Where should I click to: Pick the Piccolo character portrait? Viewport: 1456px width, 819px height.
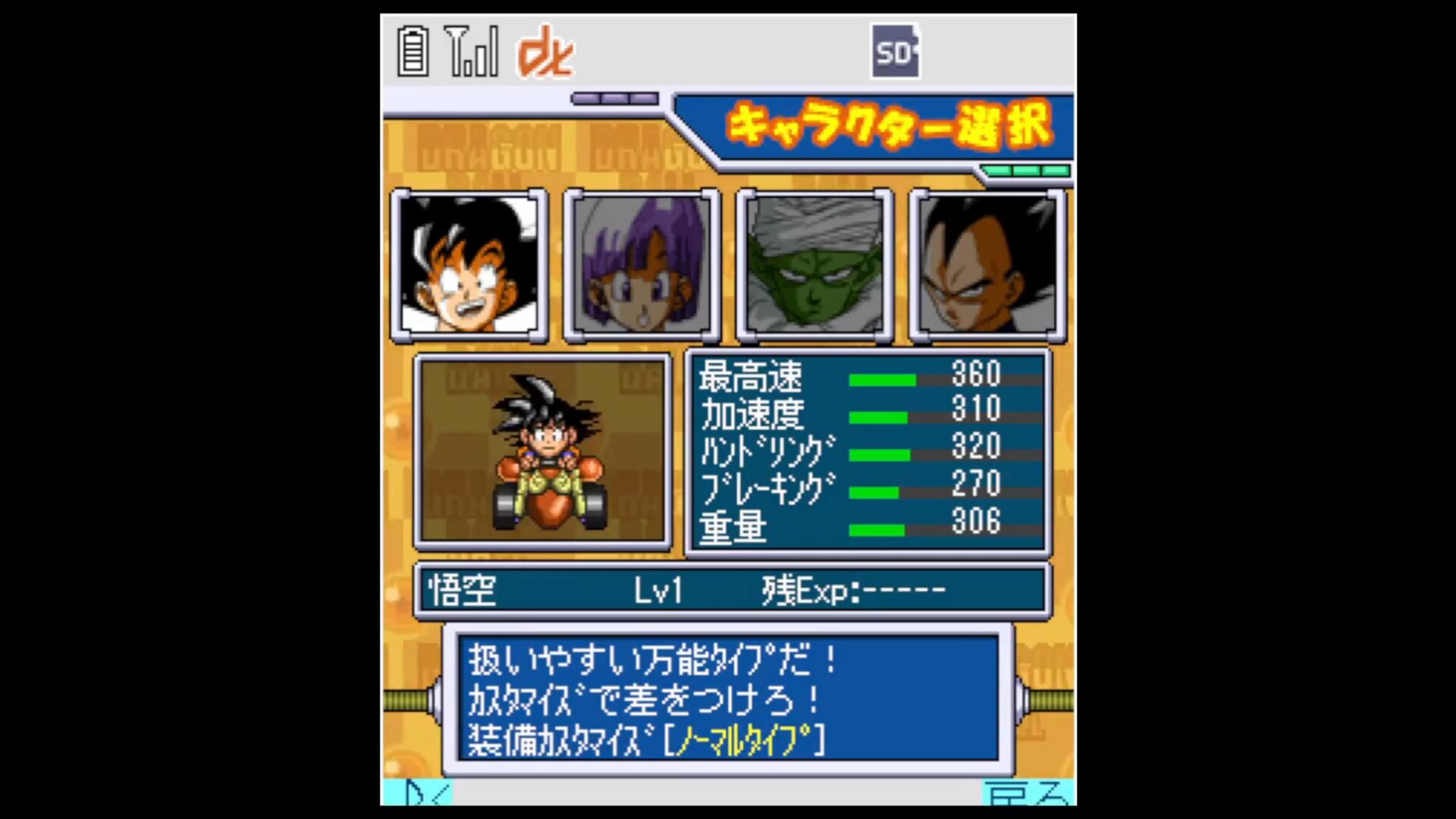tap(814, 264)
